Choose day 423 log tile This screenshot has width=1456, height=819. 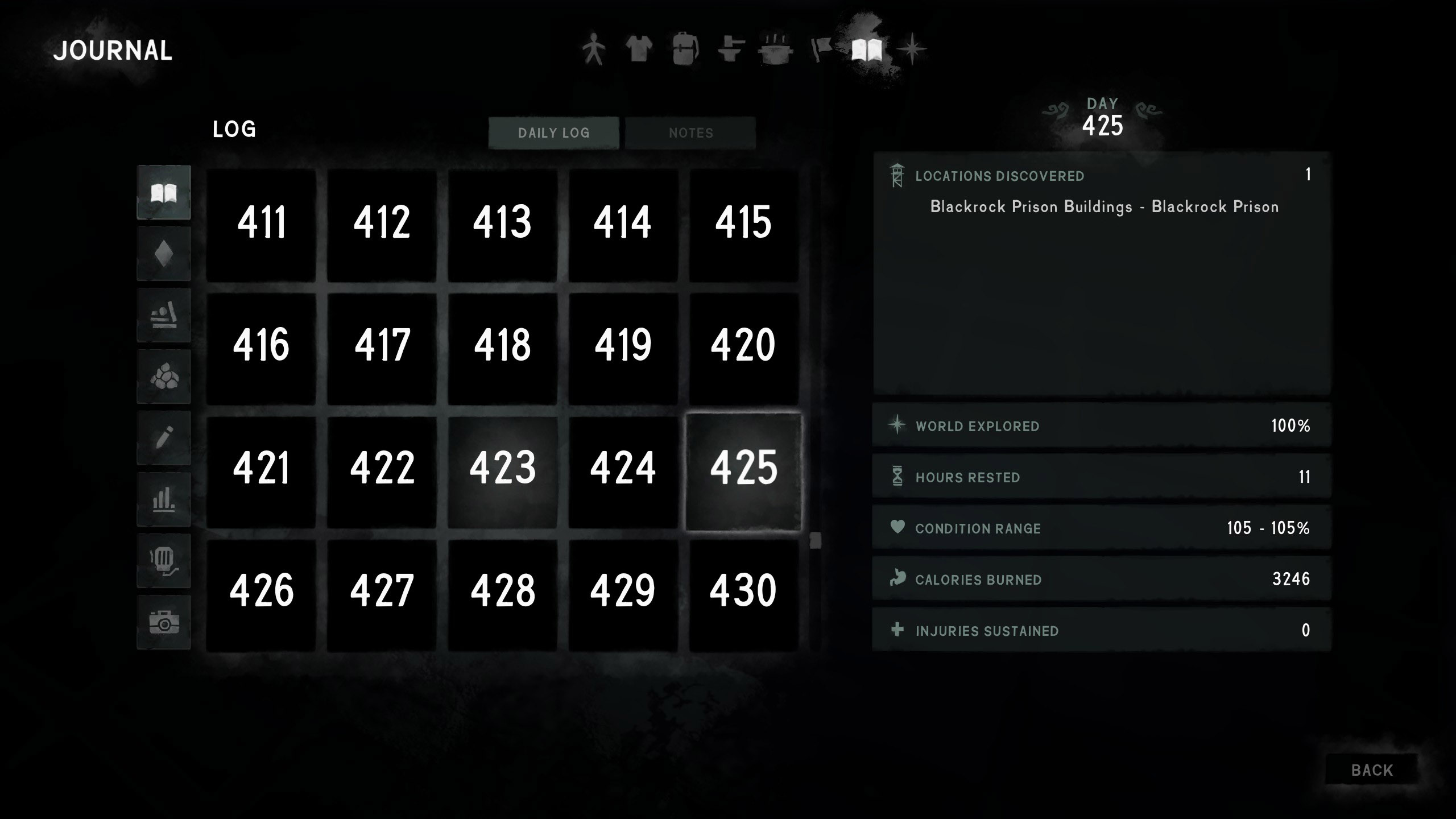click(x=503, y=469)
